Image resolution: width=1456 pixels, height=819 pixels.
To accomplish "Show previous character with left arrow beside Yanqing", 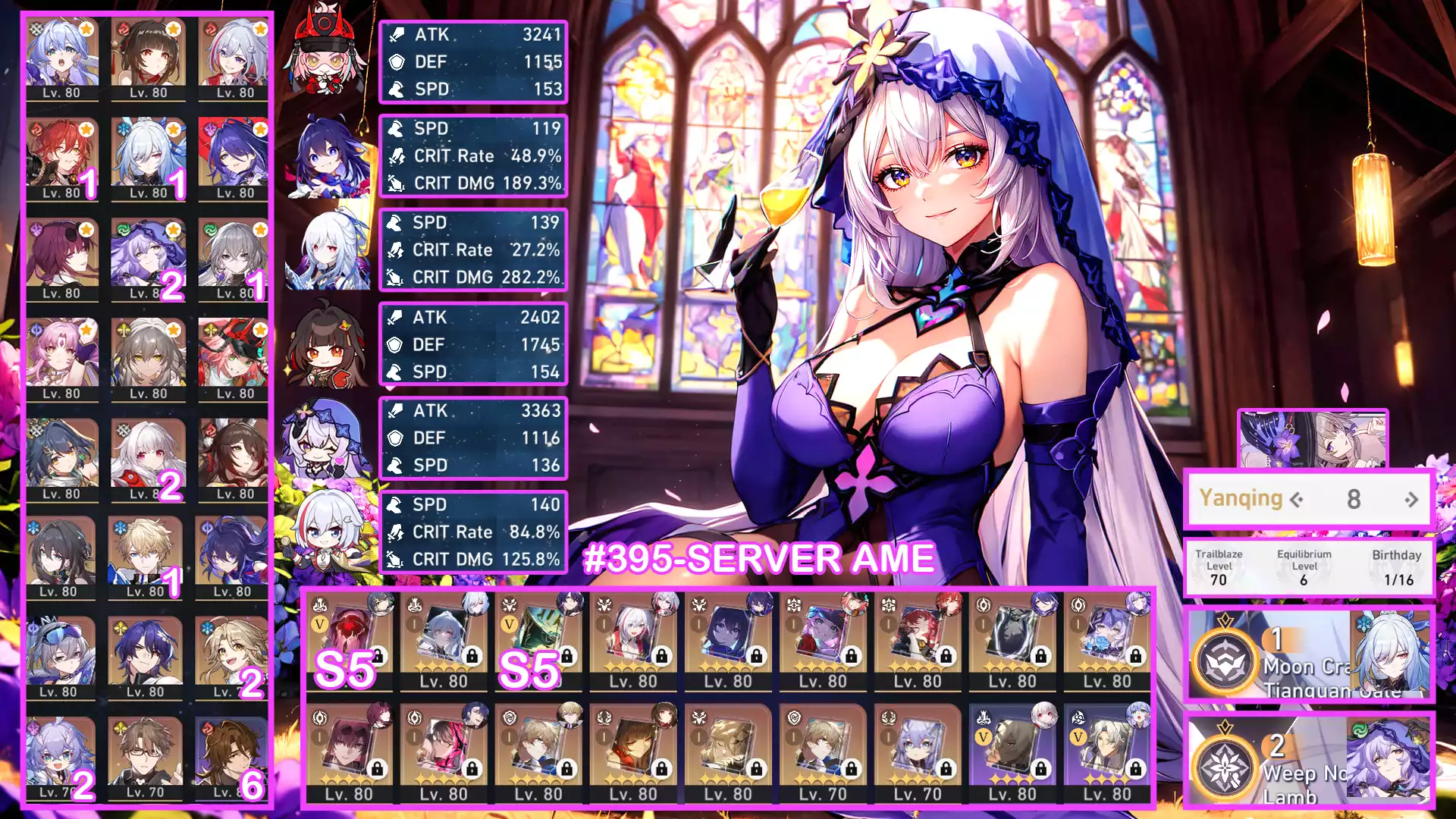I will (x=1297, y=500).
